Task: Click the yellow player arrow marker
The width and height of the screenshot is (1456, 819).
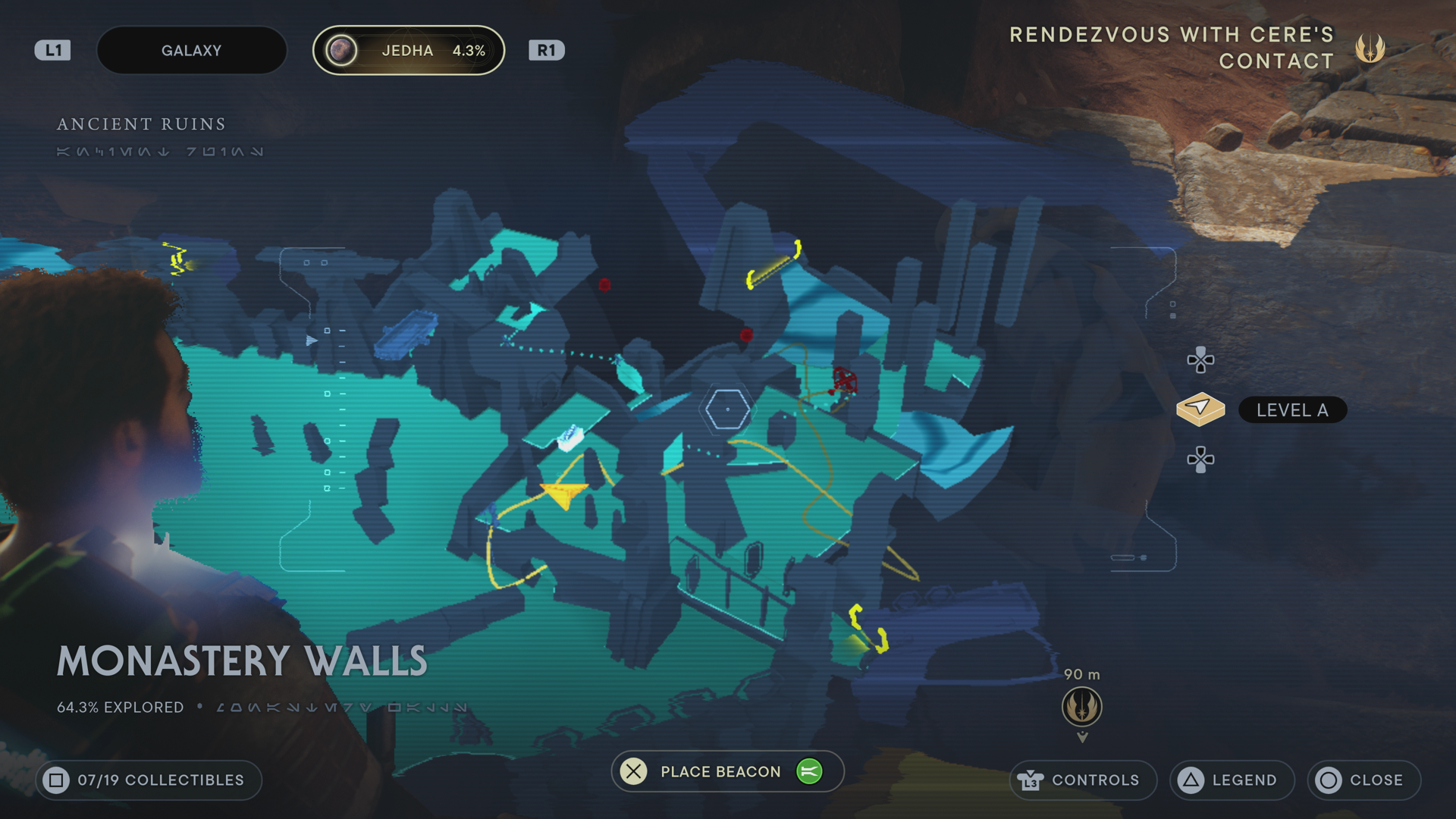Action: tap(564, 494)
